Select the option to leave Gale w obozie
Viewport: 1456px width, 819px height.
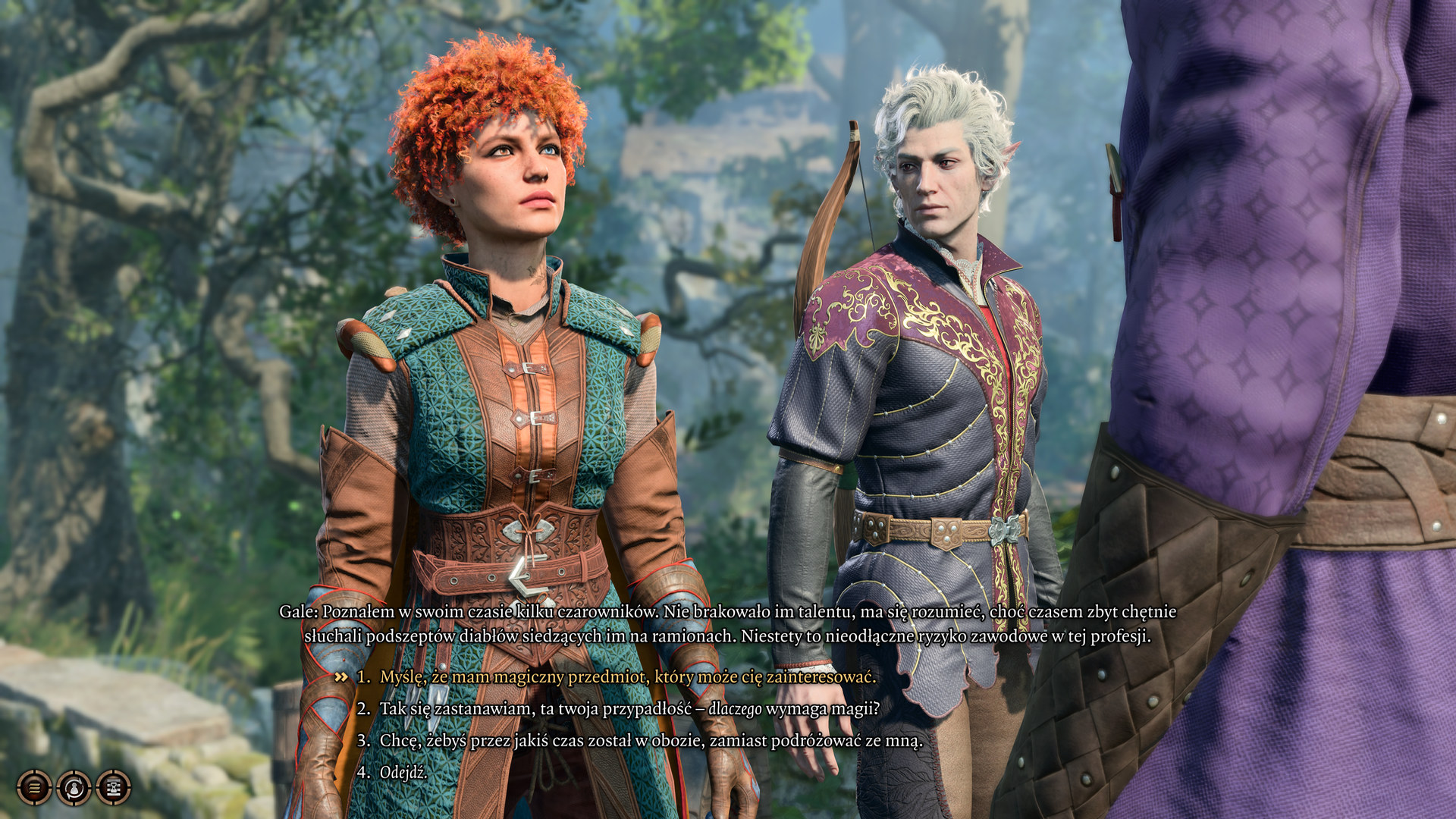click(x=651, y=740)
